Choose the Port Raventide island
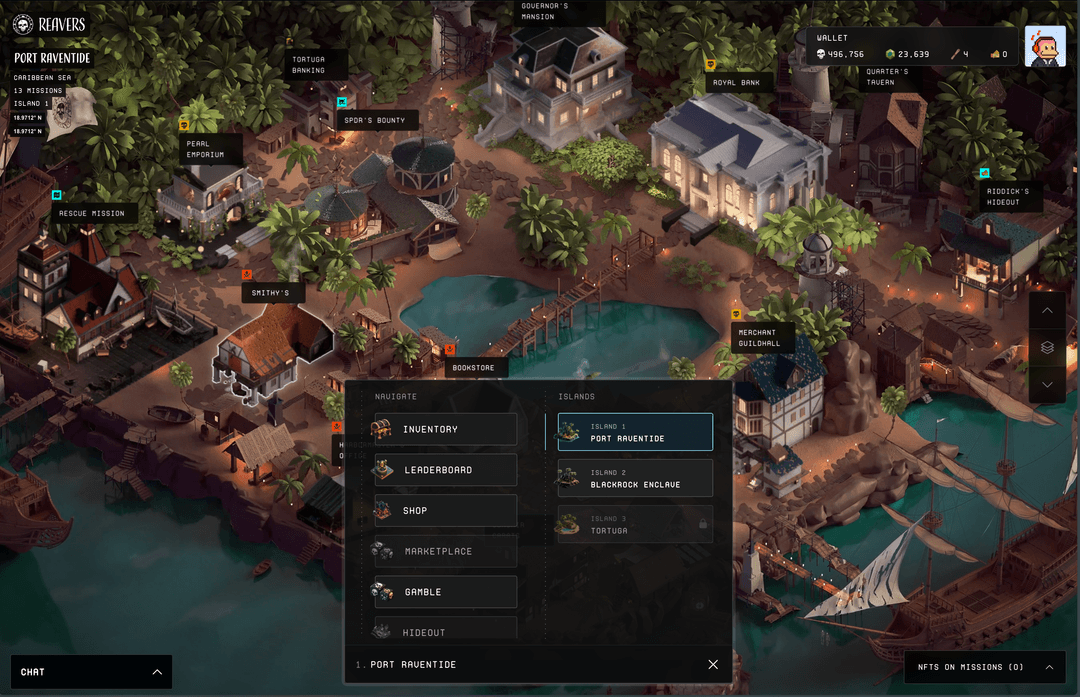 click(x=635, y=433)
